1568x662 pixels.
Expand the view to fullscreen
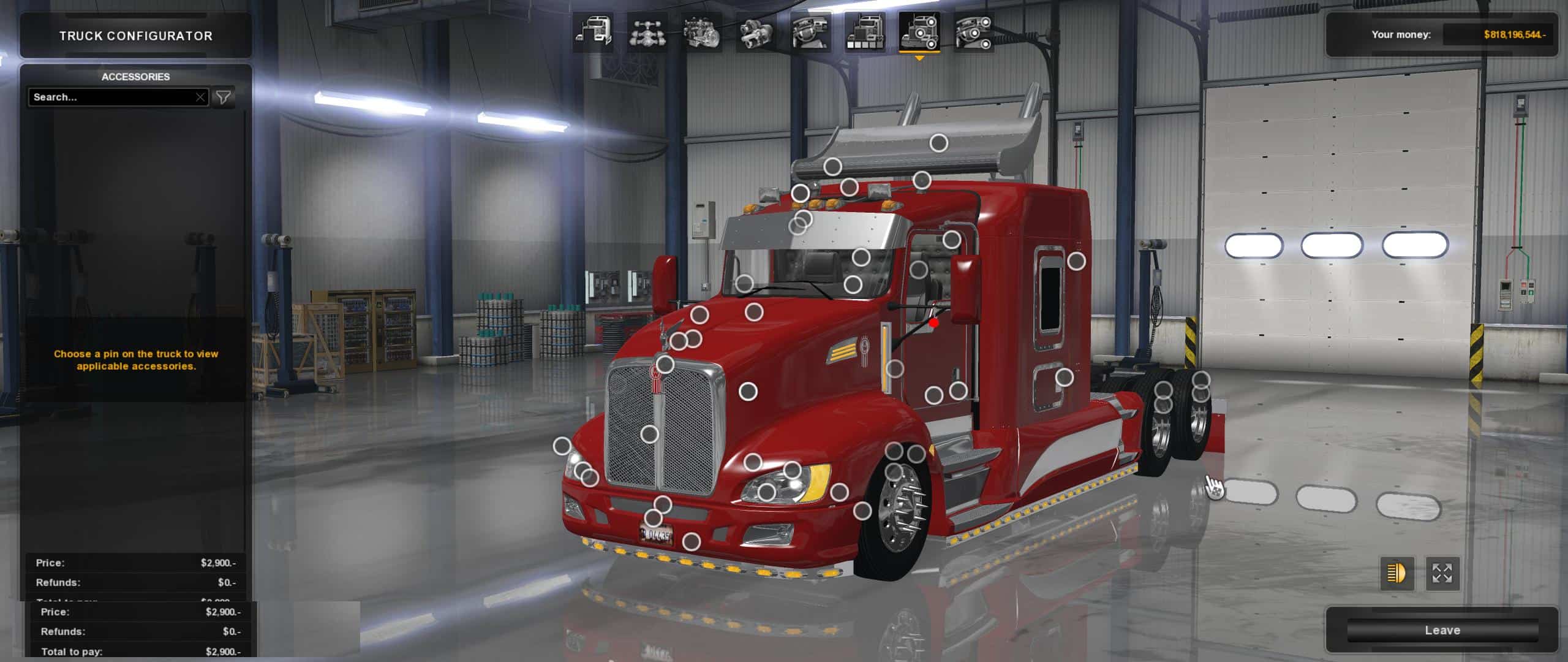pyautogui.click(x=1442, y=574)
